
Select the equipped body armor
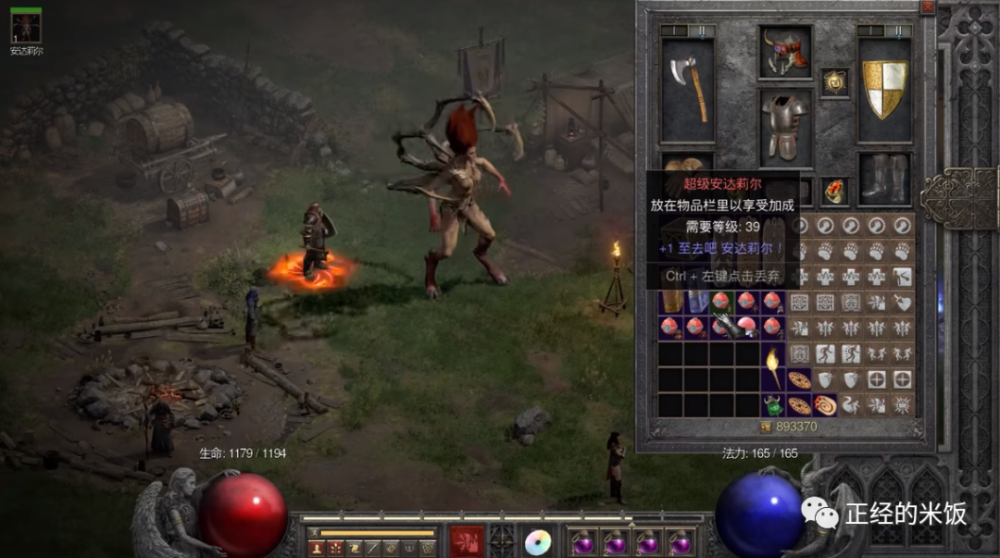tap(785, 125)
